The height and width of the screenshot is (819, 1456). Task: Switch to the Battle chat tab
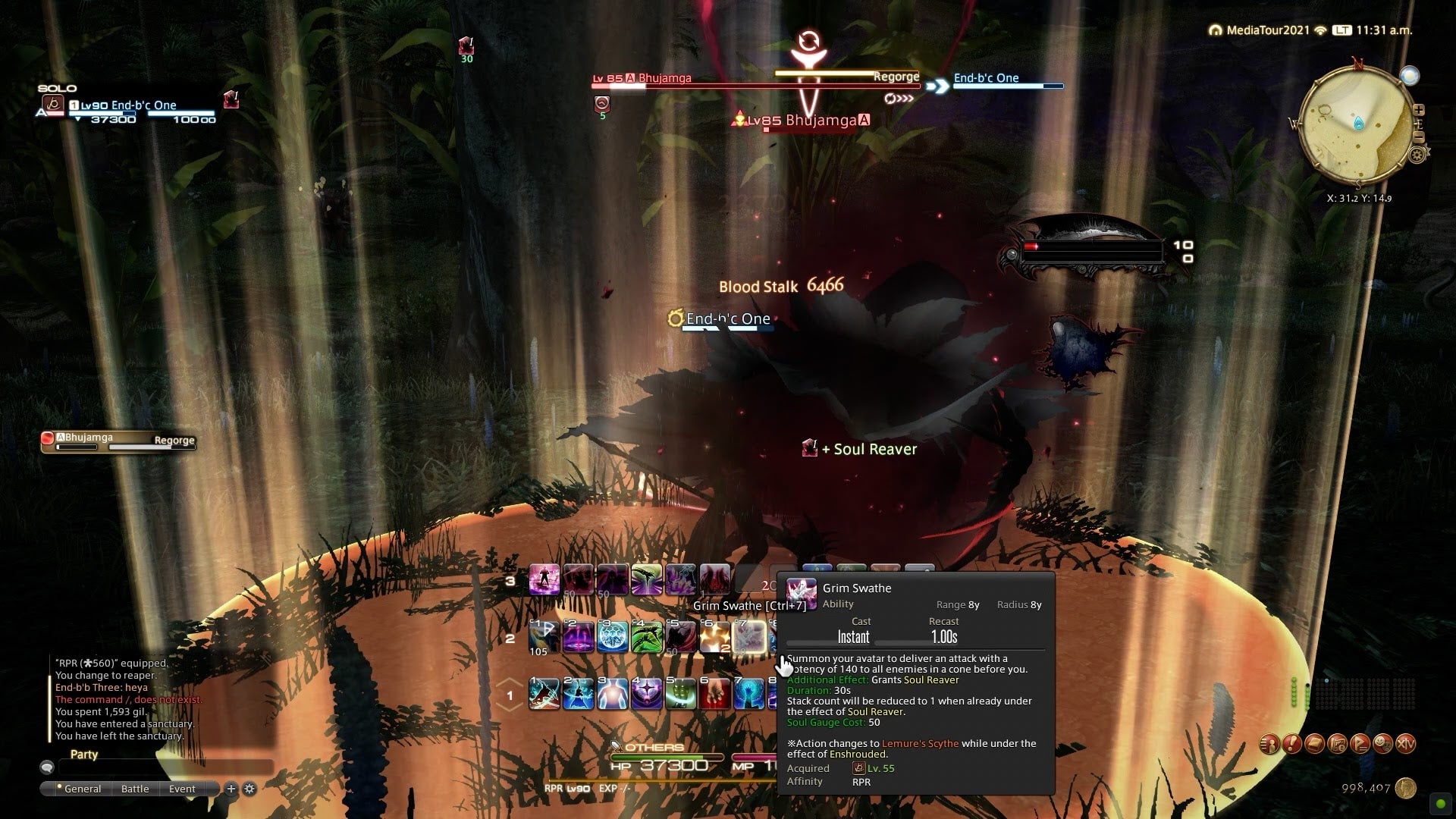tap(135, 789)
